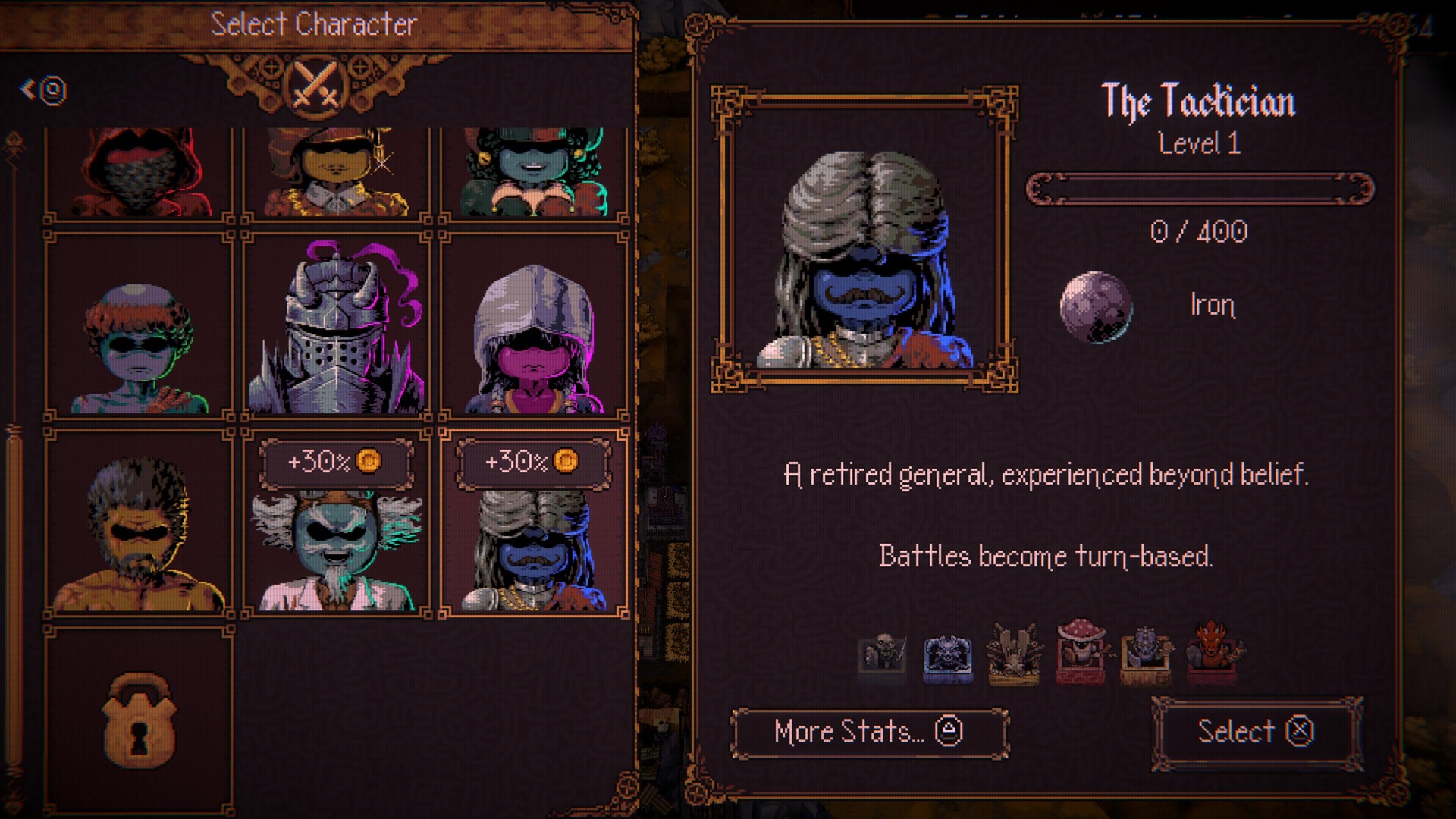The image size is (1456, 819).
Task: Click the locked character slot
Action: click(139, 720)
